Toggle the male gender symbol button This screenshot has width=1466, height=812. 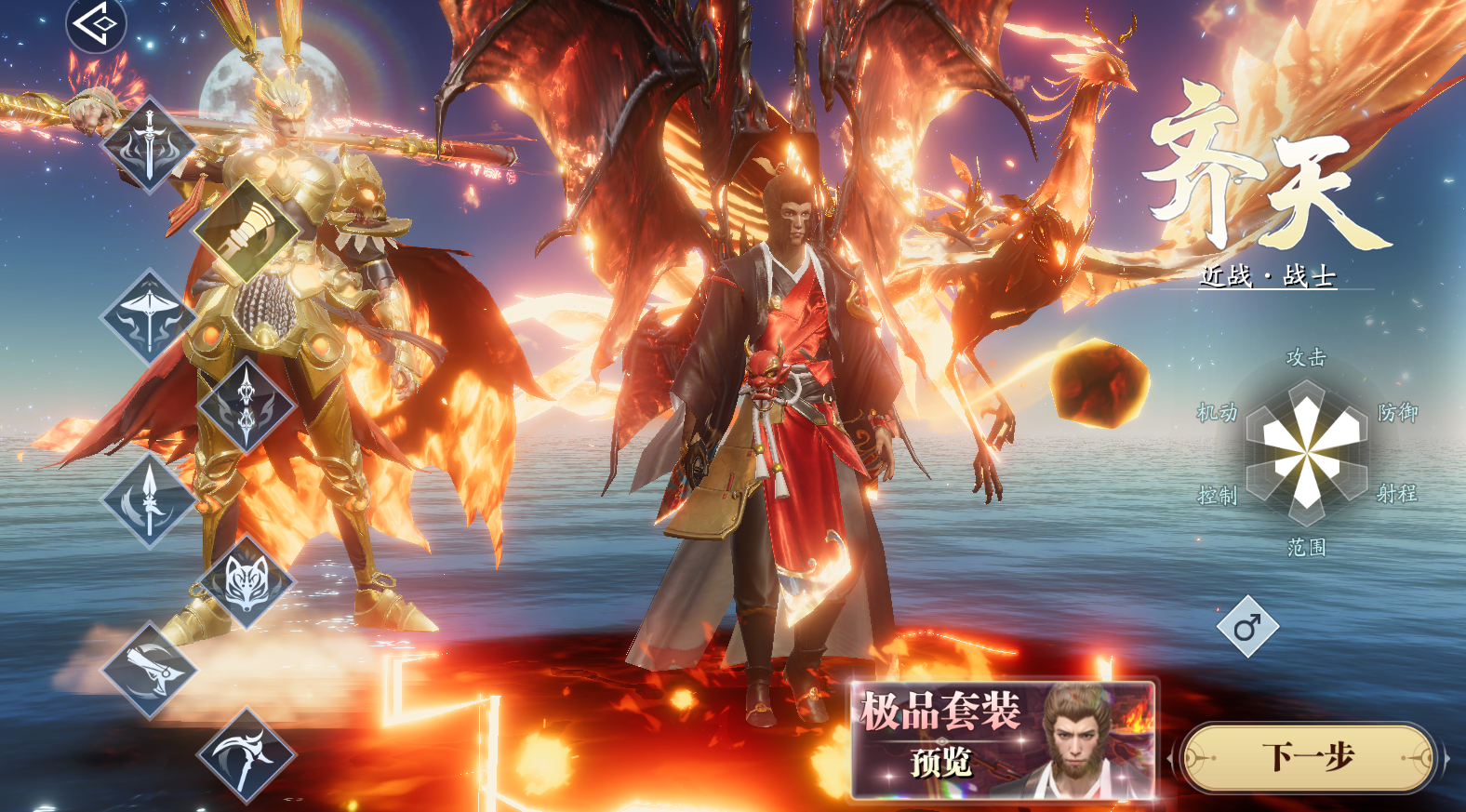pyautogui.click(x=1247, y=627)
